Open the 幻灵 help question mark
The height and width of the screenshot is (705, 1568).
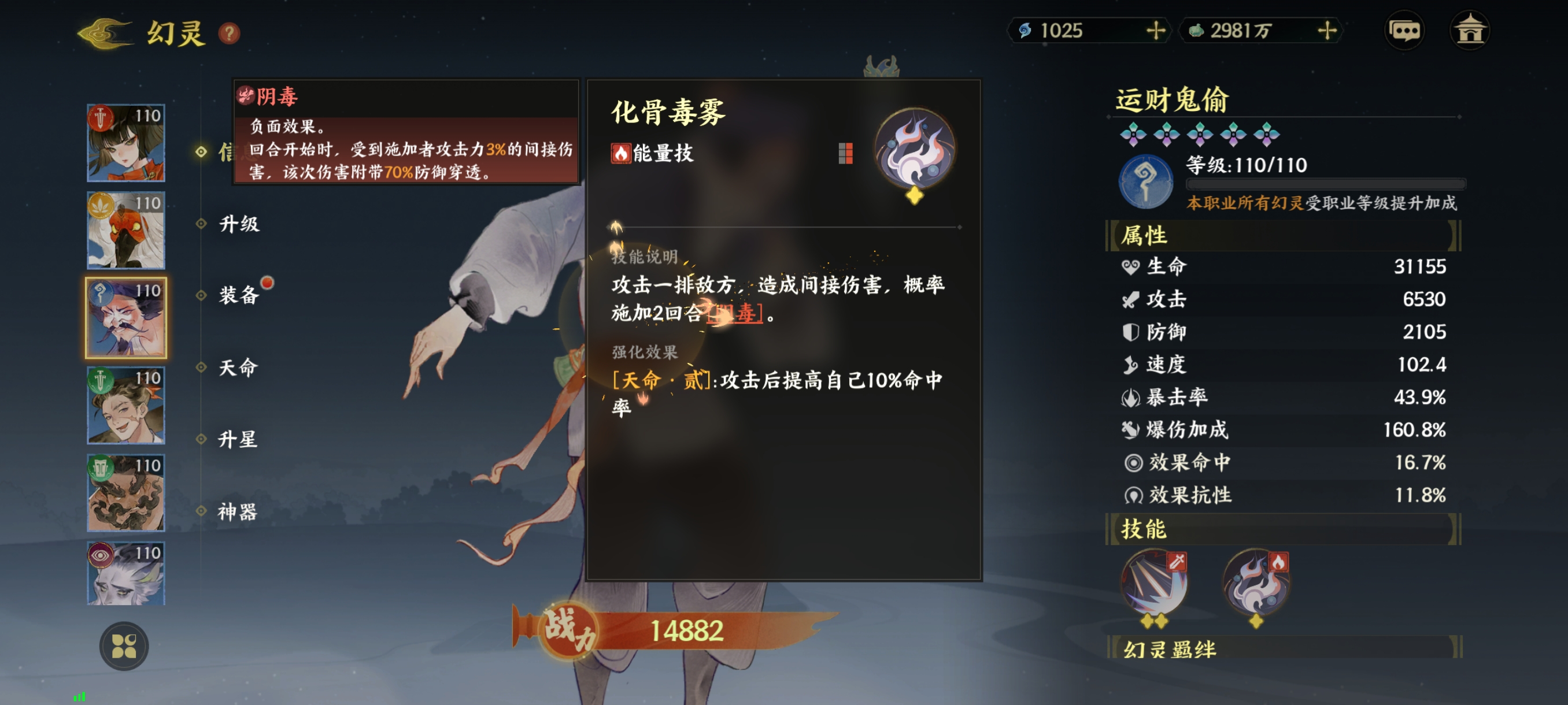[229, 33]
